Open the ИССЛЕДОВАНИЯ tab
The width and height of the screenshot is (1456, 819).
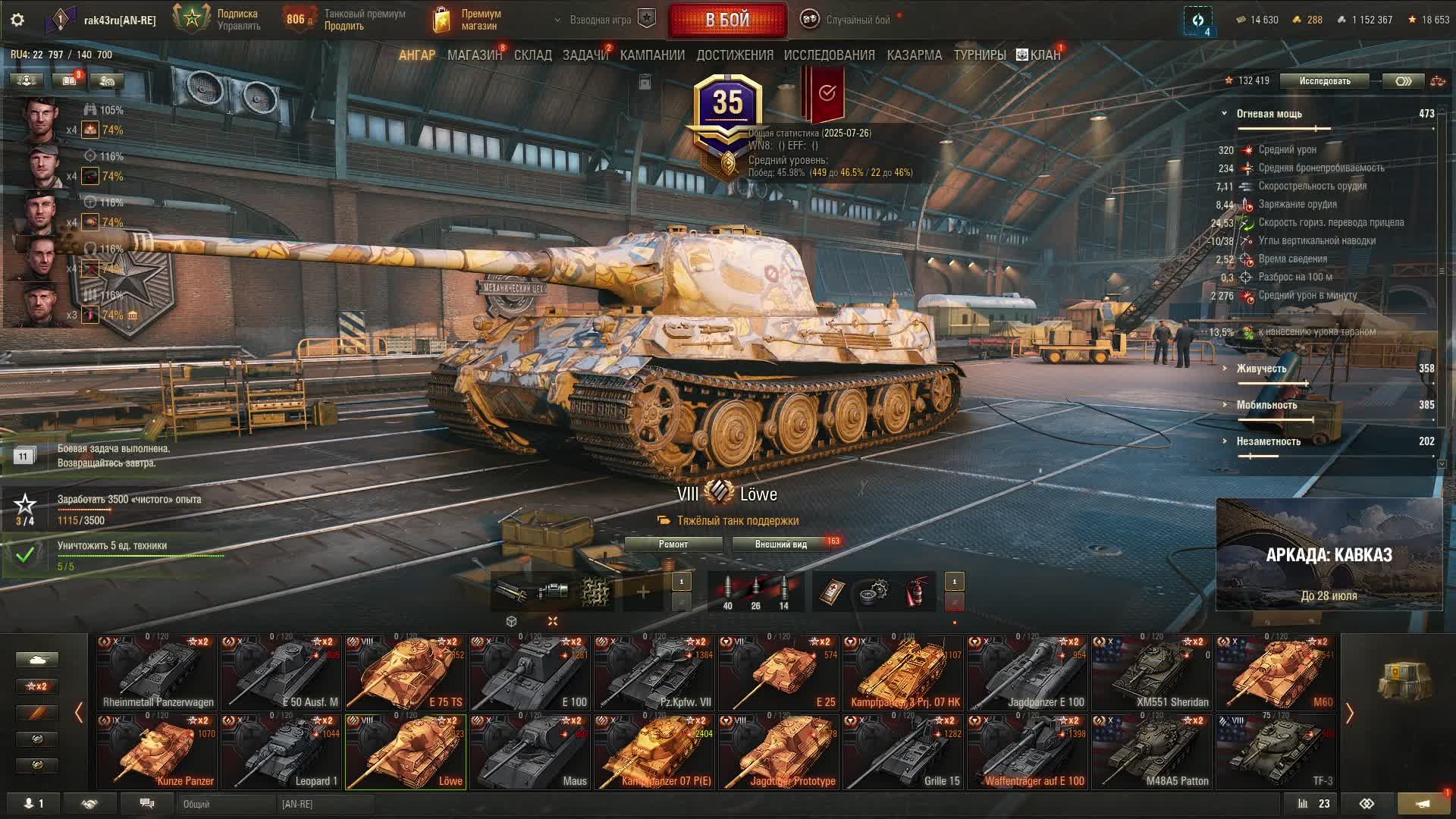tap(829, 55)
